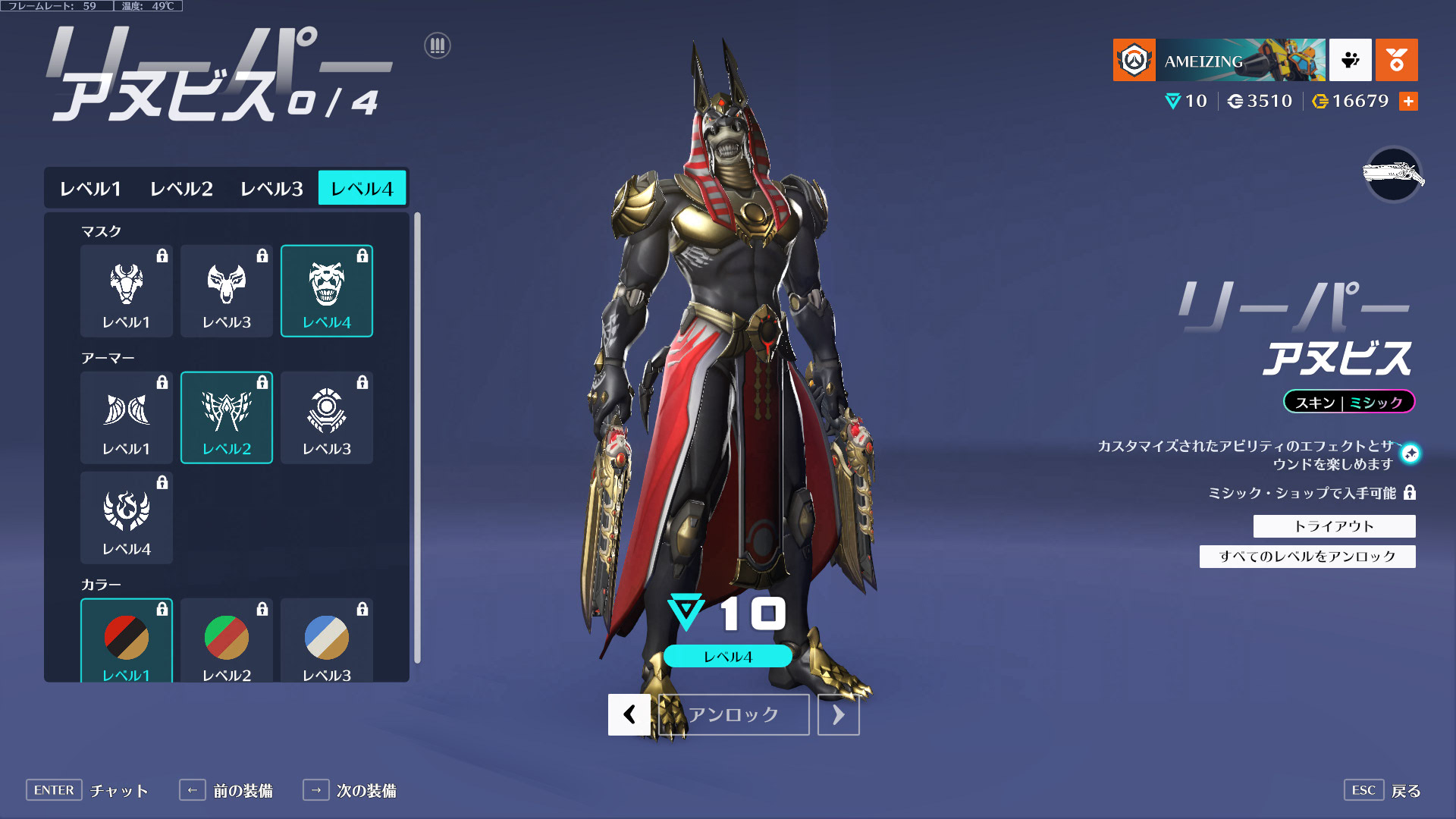The width and height of the screenshot is (1456, 819).
Task: Select the レベル4 tab
Action: [362, 188]
